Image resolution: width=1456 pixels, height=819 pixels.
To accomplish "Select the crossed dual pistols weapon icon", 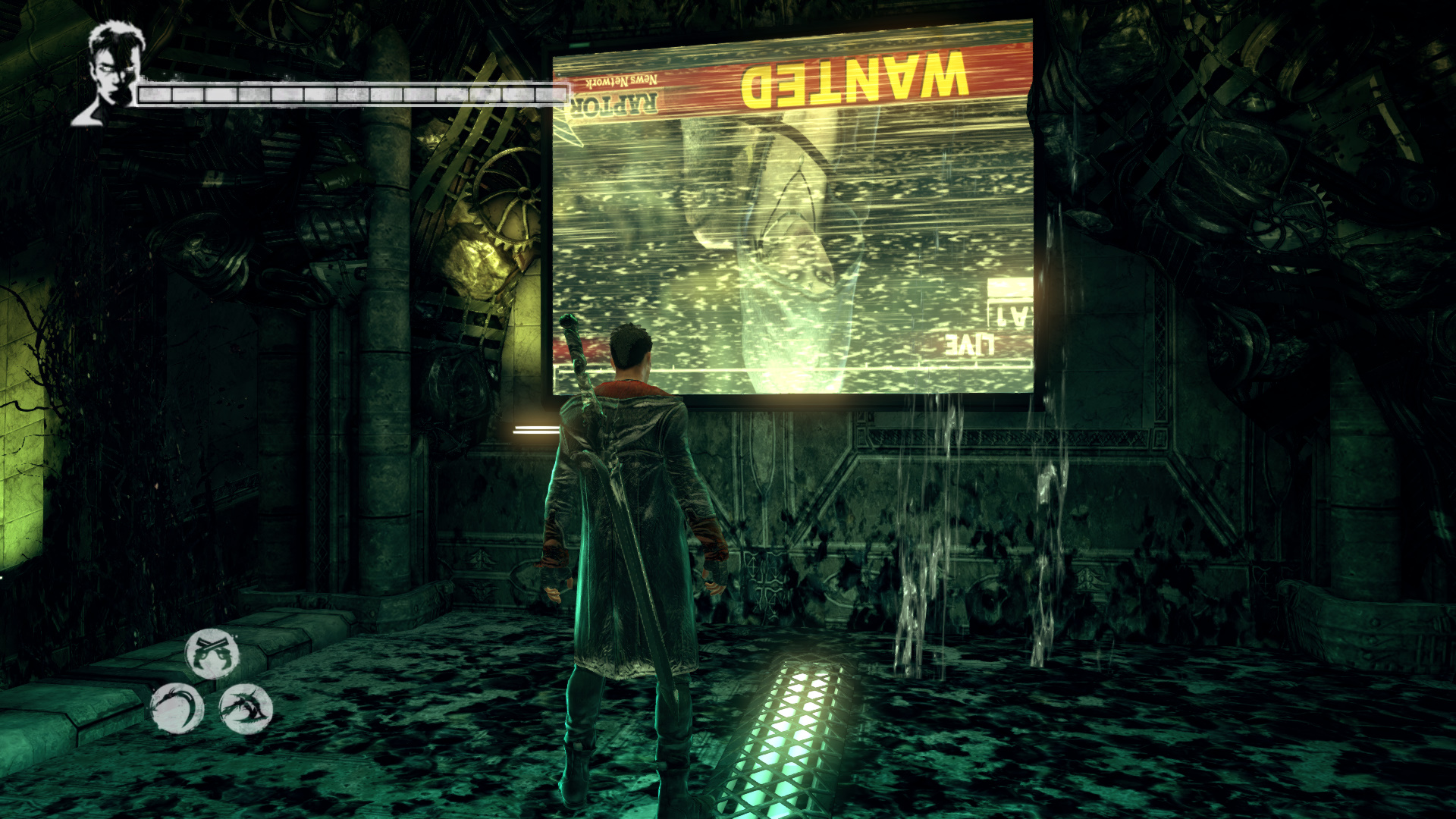I will pyautogui.click(x=212, y=653).
